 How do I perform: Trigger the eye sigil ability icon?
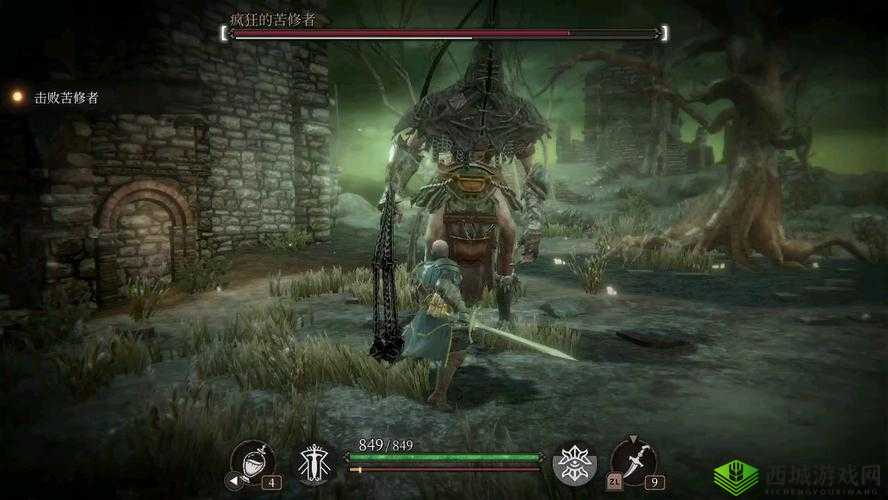(574, 463)
